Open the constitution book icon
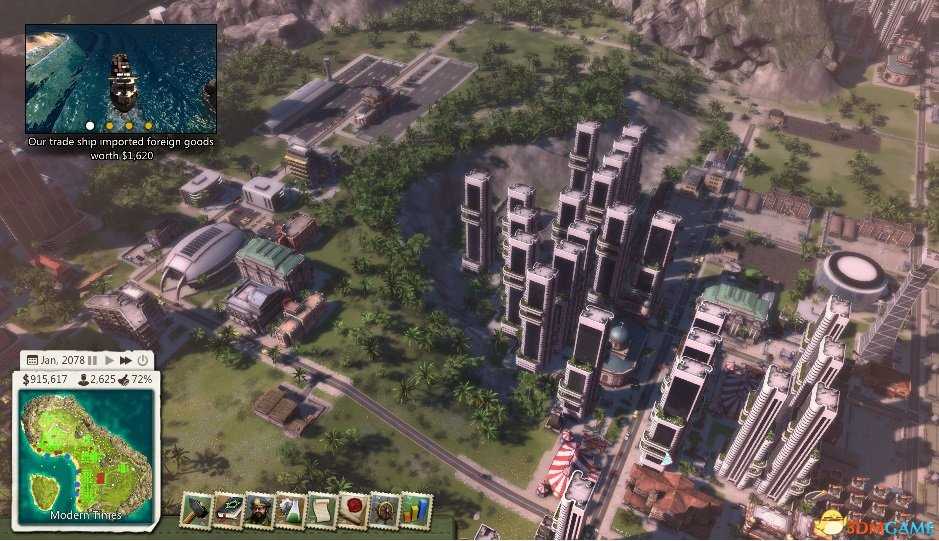Screen dimensions: 939x541 coord(228,509)
